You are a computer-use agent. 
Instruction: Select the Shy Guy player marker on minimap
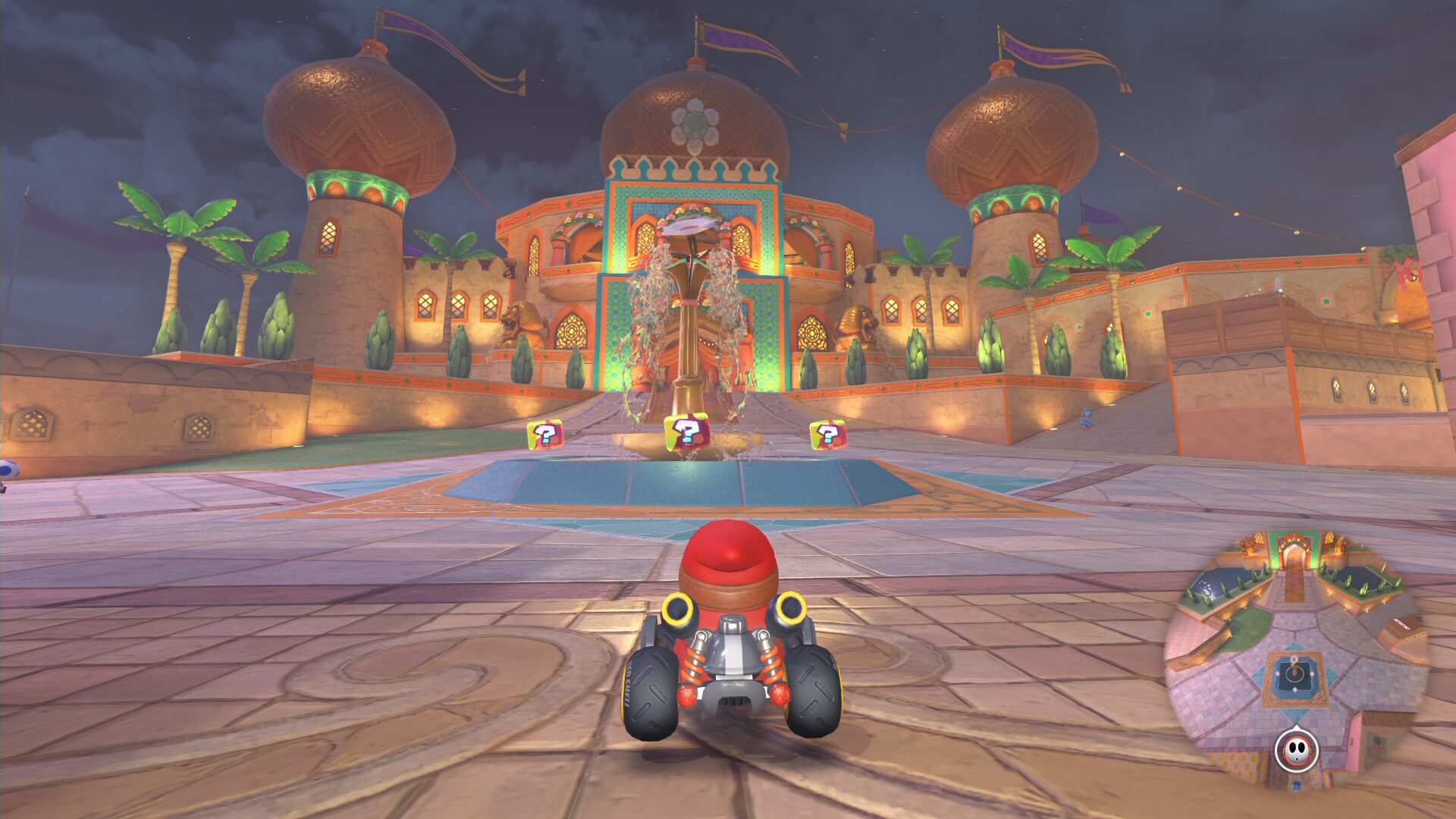click(x=1297, y=750)
